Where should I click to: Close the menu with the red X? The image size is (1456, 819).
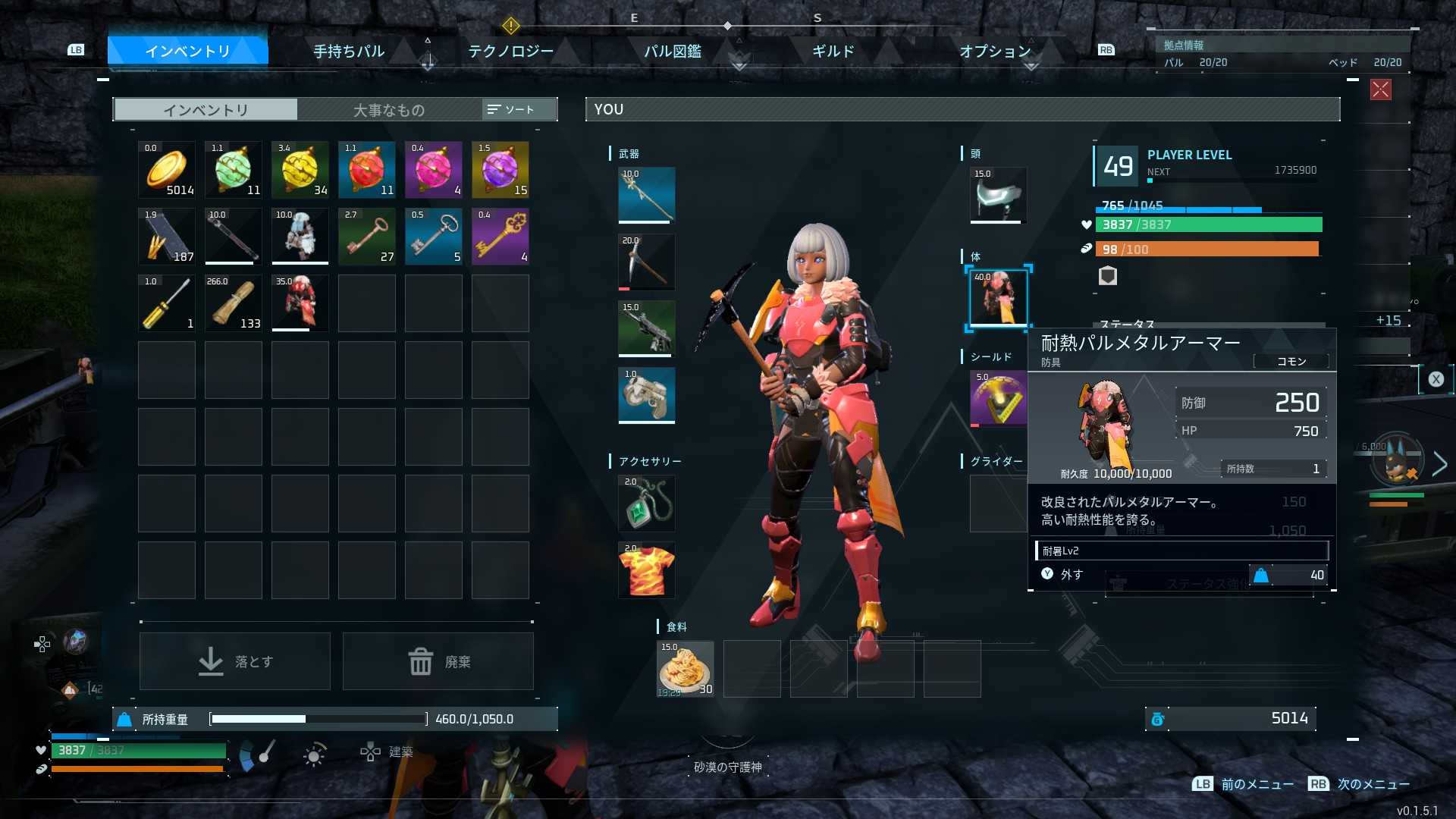click(x=1380, y=89)
